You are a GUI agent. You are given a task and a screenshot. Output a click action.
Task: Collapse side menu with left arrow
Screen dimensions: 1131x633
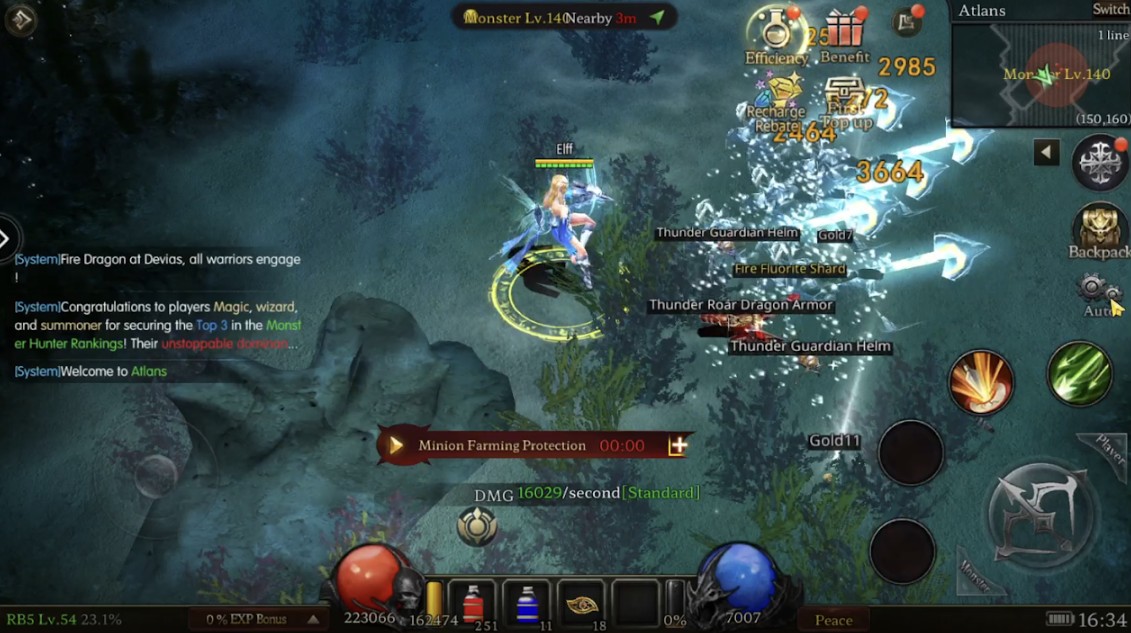point(1046,153)
